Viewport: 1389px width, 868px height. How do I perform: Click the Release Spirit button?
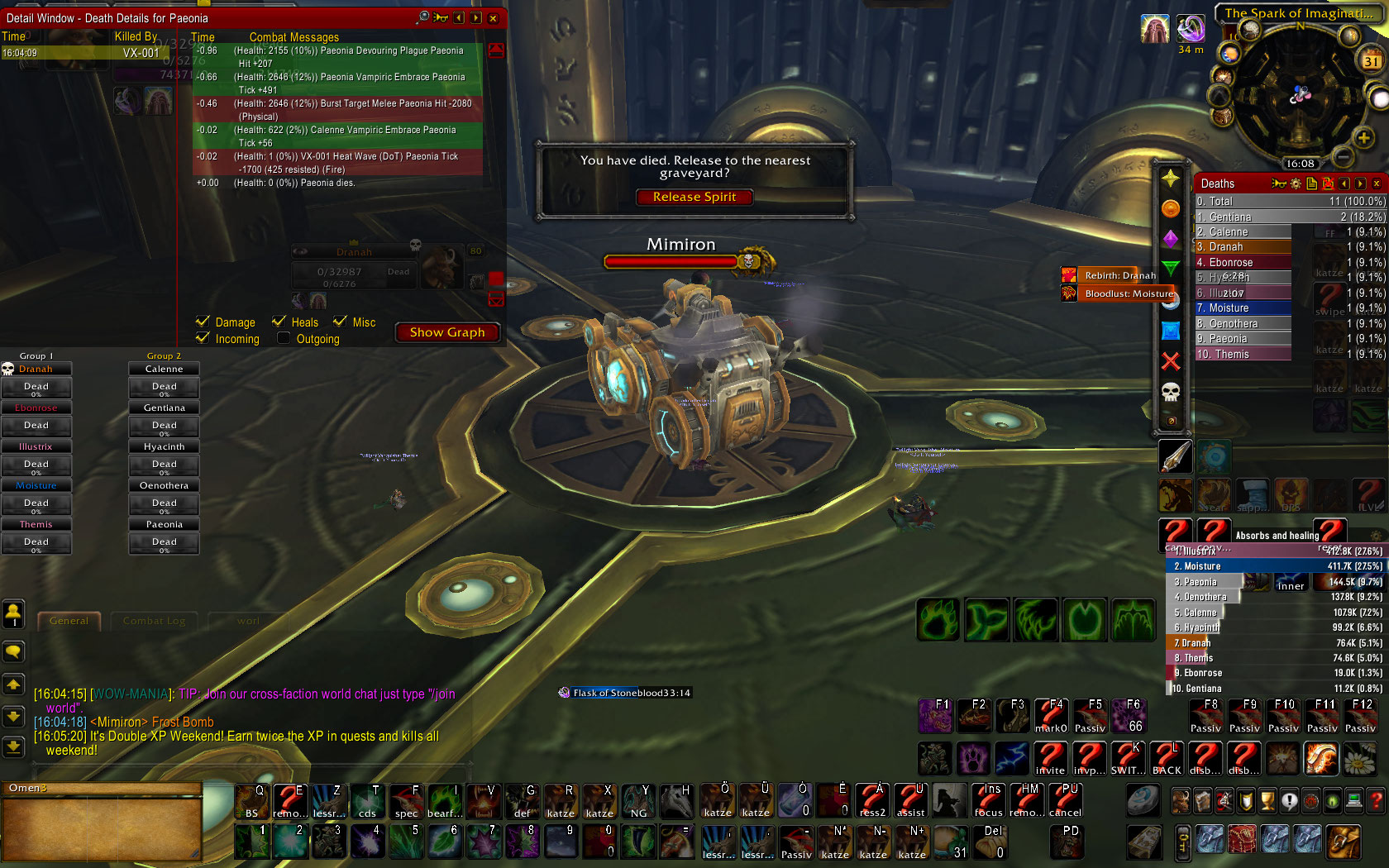694,197
